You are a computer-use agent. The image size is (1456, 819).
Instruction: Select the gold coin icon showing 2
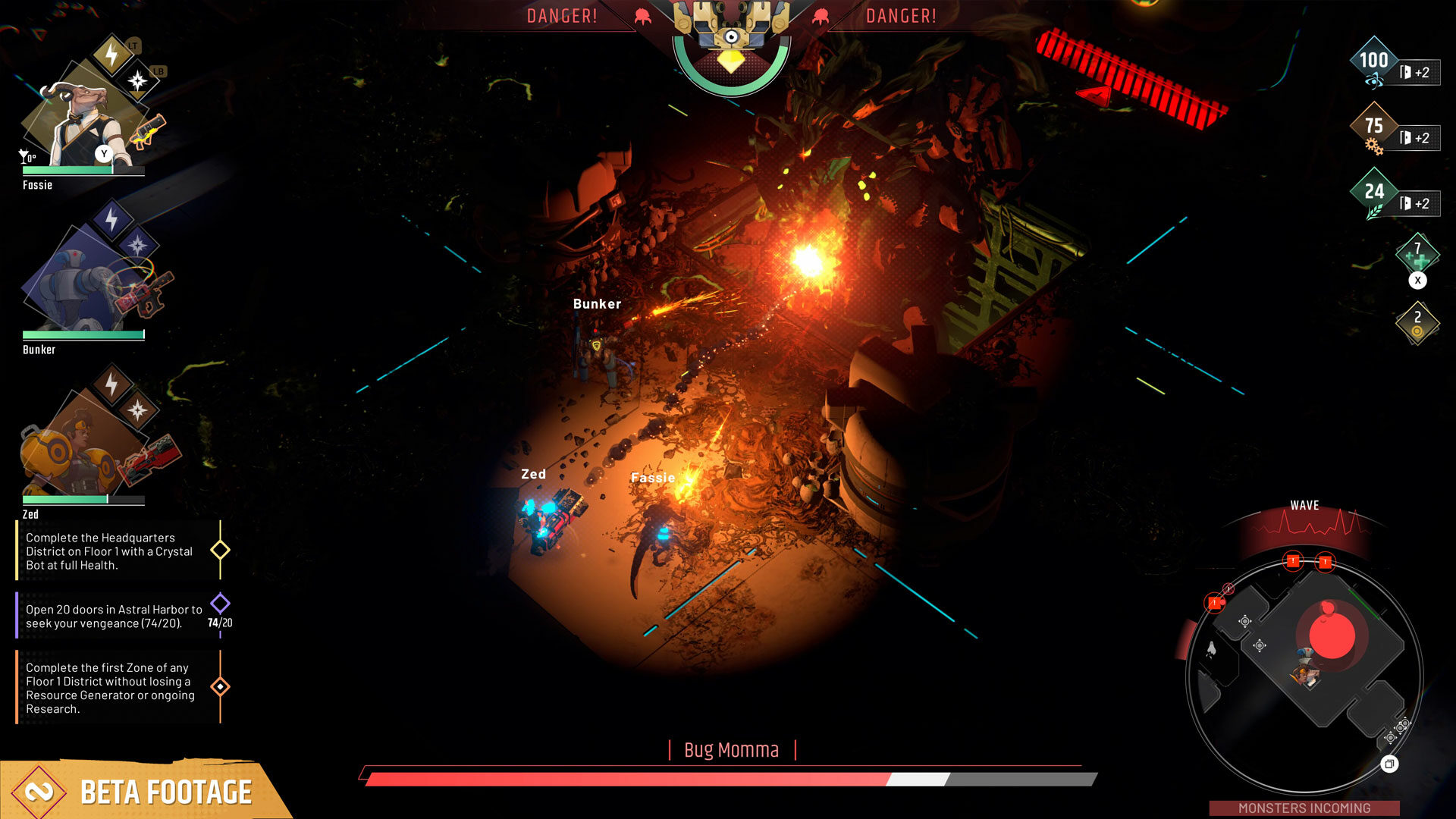1417,322
